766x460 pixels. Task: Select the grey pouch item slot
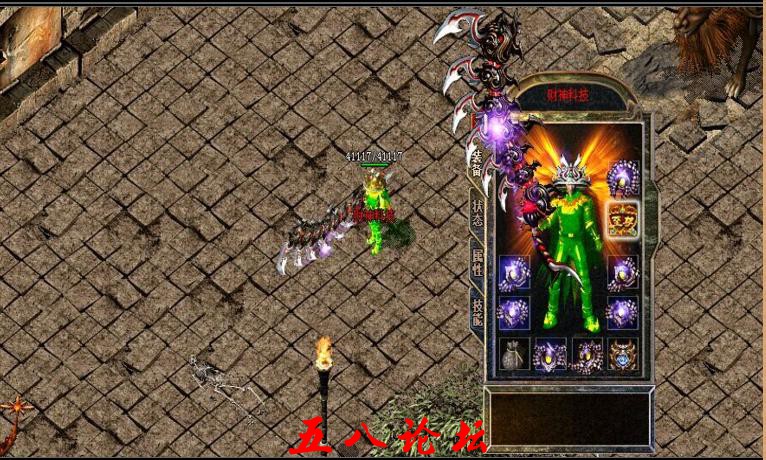tap(514, 355)
